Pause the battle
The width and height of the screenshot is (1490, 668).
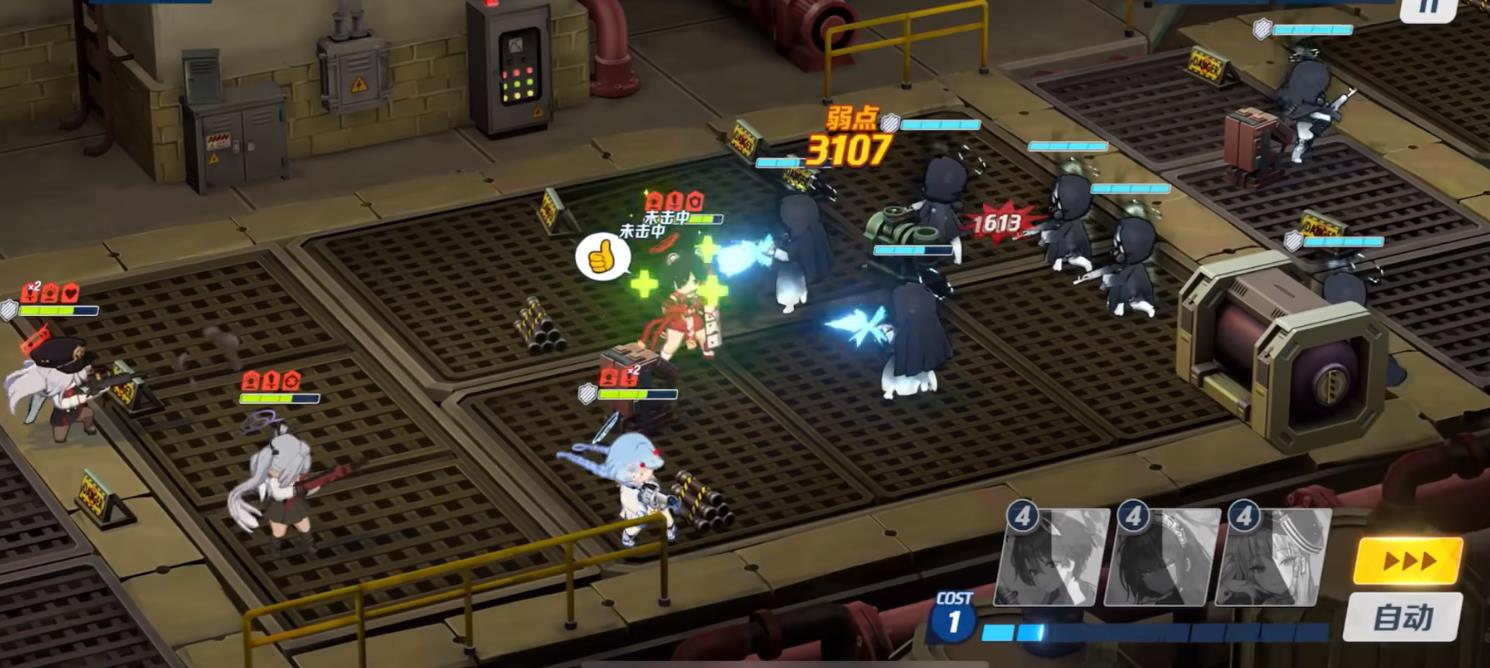tap(1428, 8)
